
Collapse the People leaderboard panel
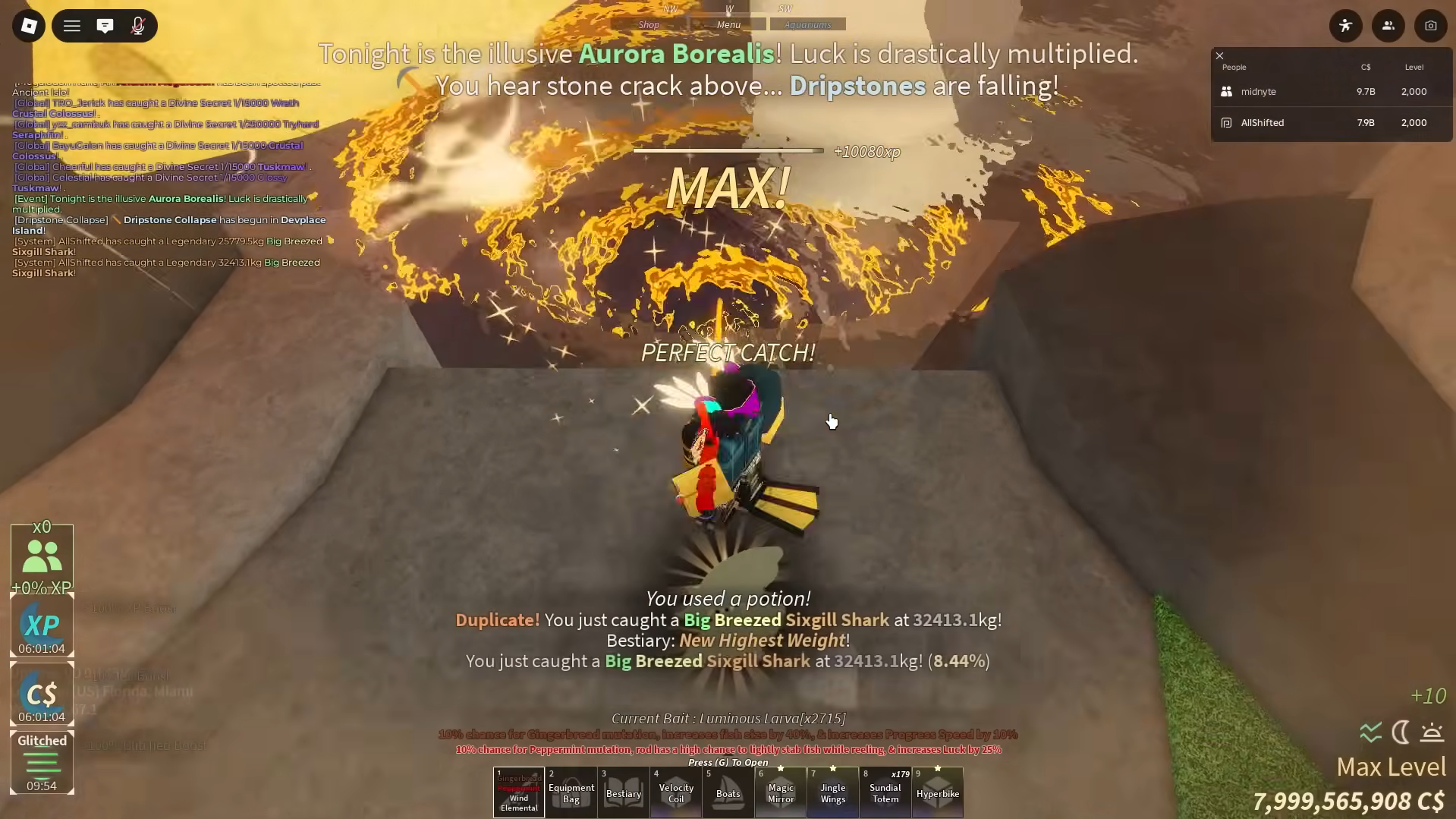[x=1219, y=55]
